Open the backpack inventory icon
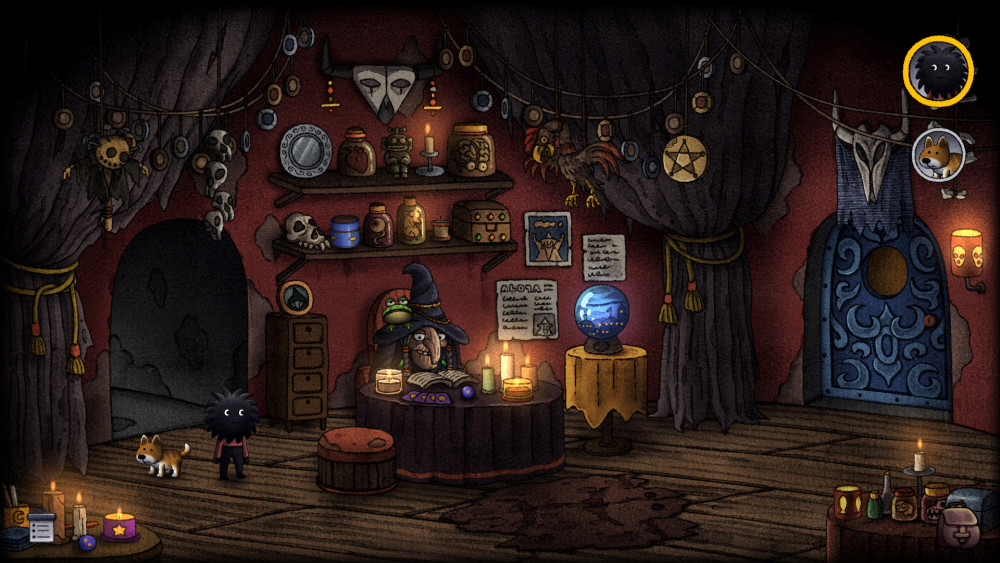This screenshot has width=1000, height=563. [959, 525]
